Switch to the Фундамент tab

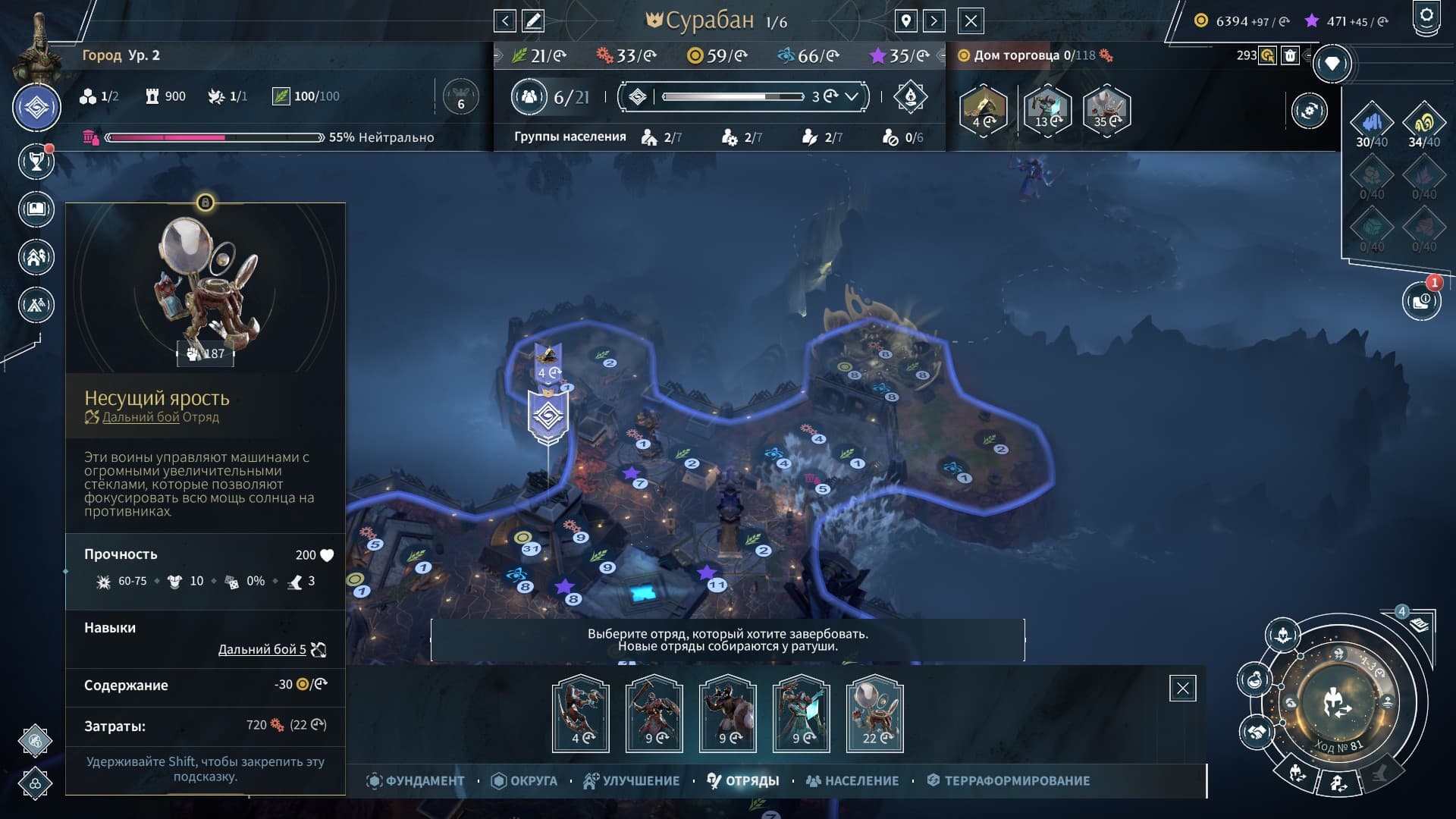416,780
